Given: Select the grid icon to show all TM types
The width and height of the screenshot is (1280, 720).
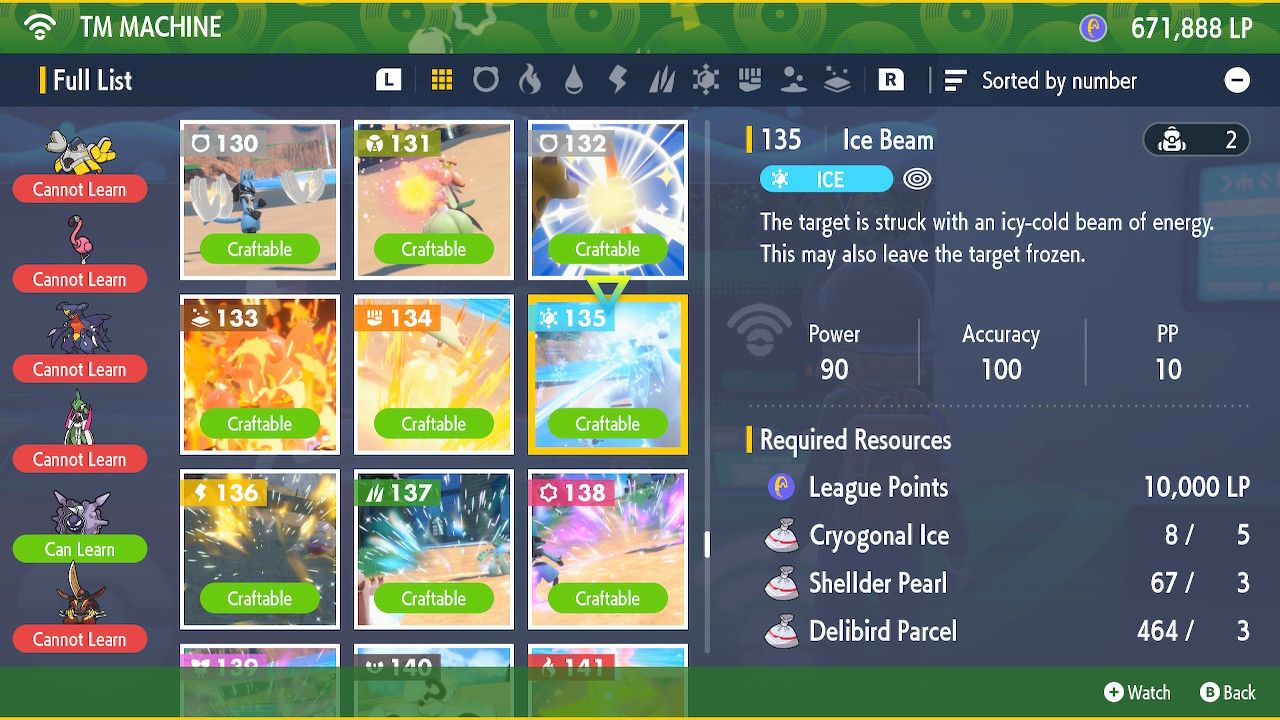Looking at the screenshot, I should (440, 80).
